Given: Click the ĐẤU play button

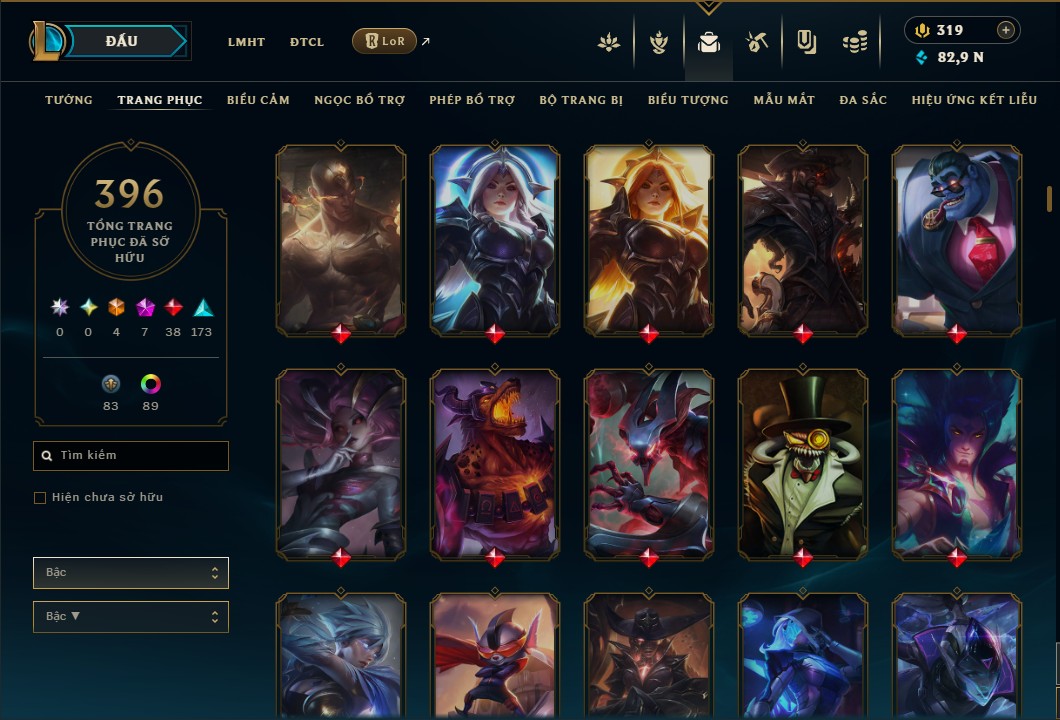Looking at the screenshot, I should click(x=122, y=41).
